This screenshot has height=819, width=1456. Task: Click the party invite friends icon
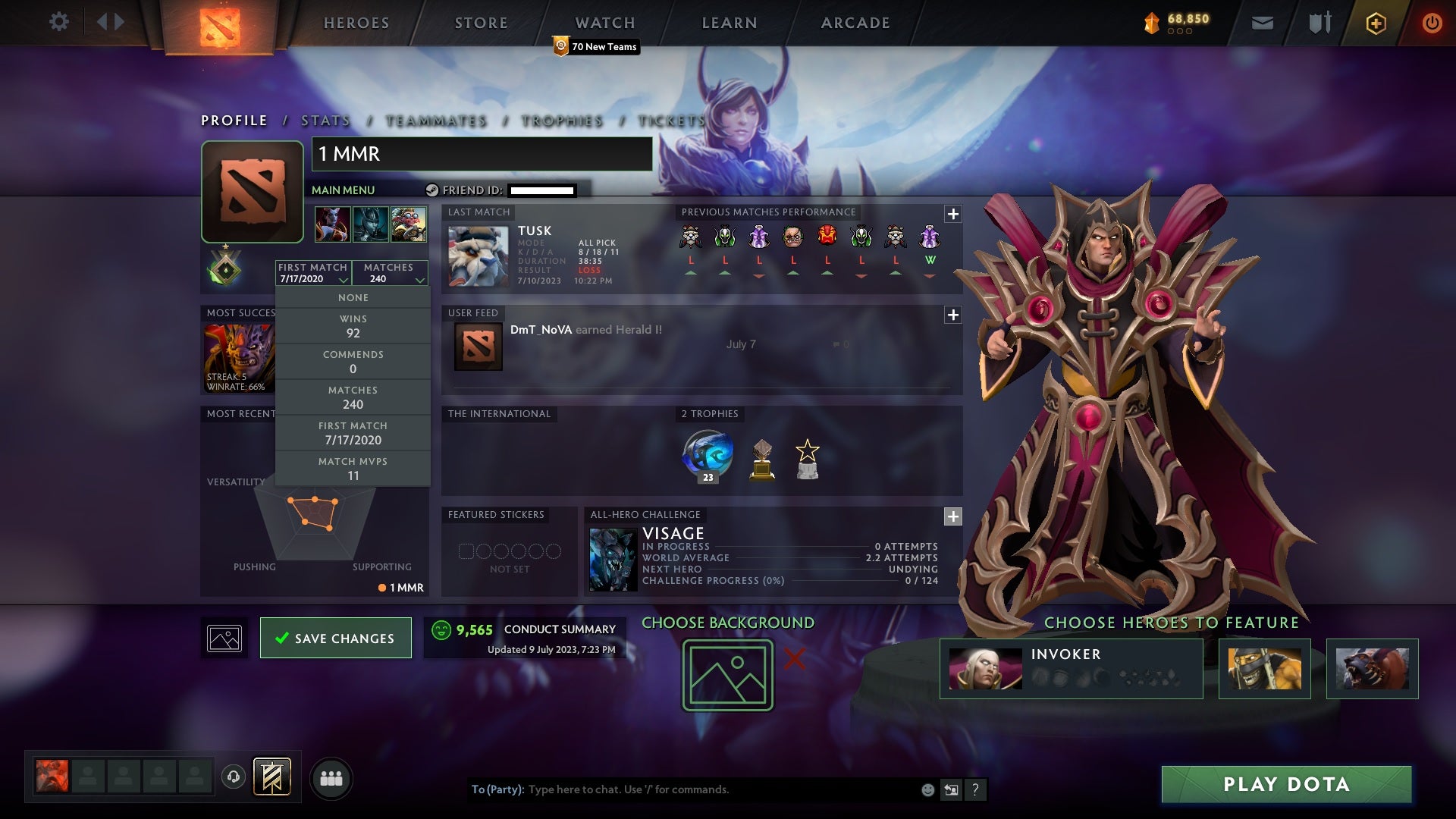(x=331, y=777)
